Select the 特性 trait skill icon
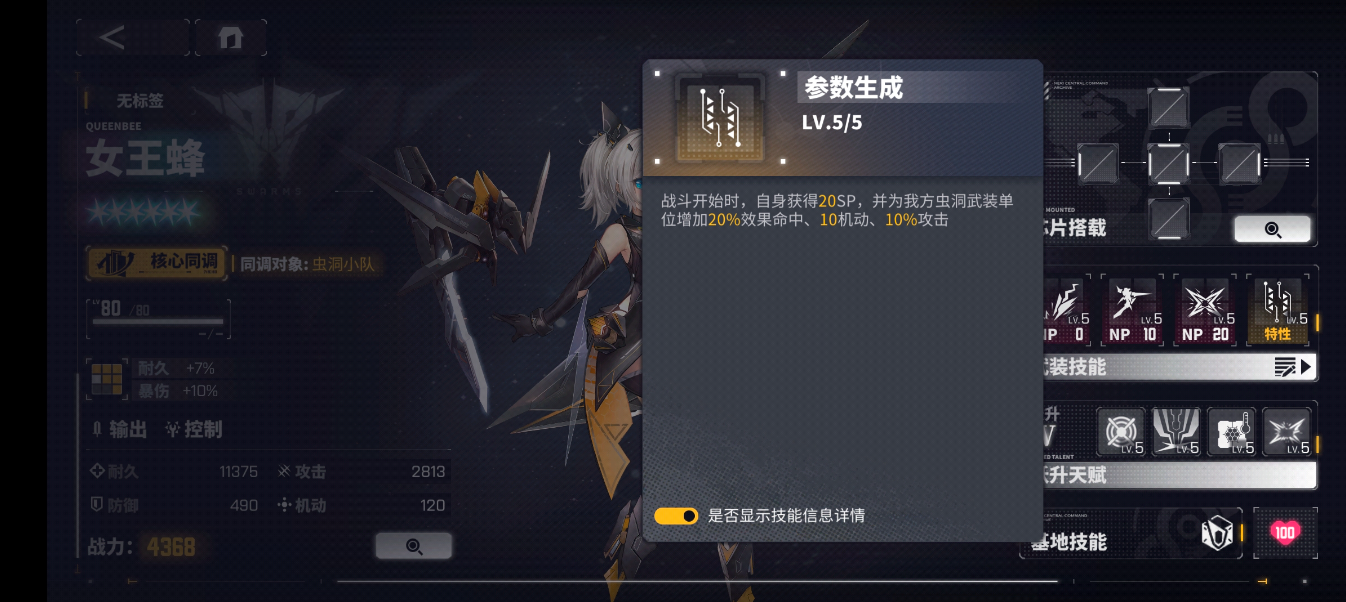The image size is (1346, 602). [1279, 309]
